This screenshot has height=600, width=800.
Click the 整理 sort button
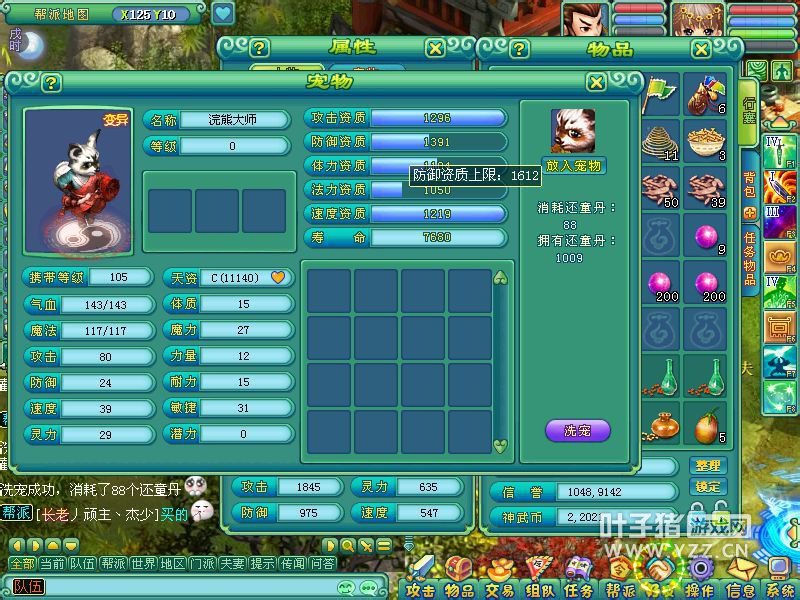706,465
